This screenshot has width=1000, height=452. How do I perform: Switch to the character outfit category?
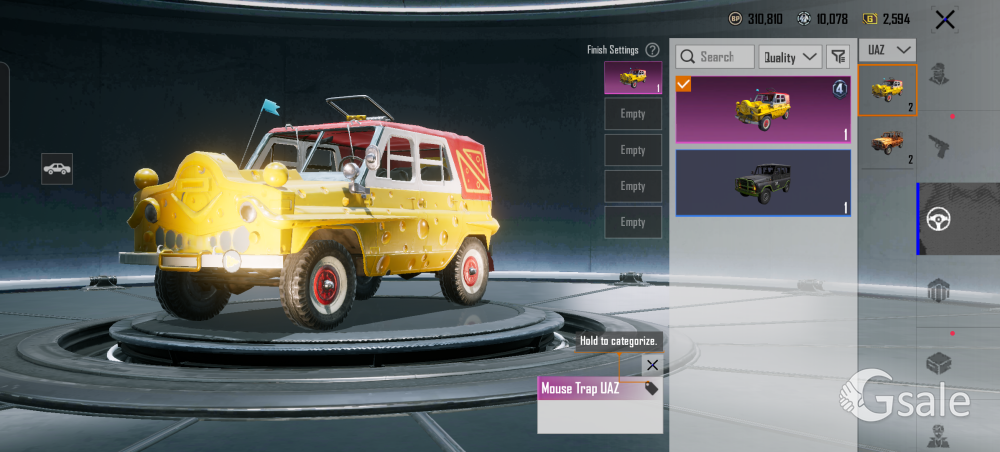[x=939, y=75]
